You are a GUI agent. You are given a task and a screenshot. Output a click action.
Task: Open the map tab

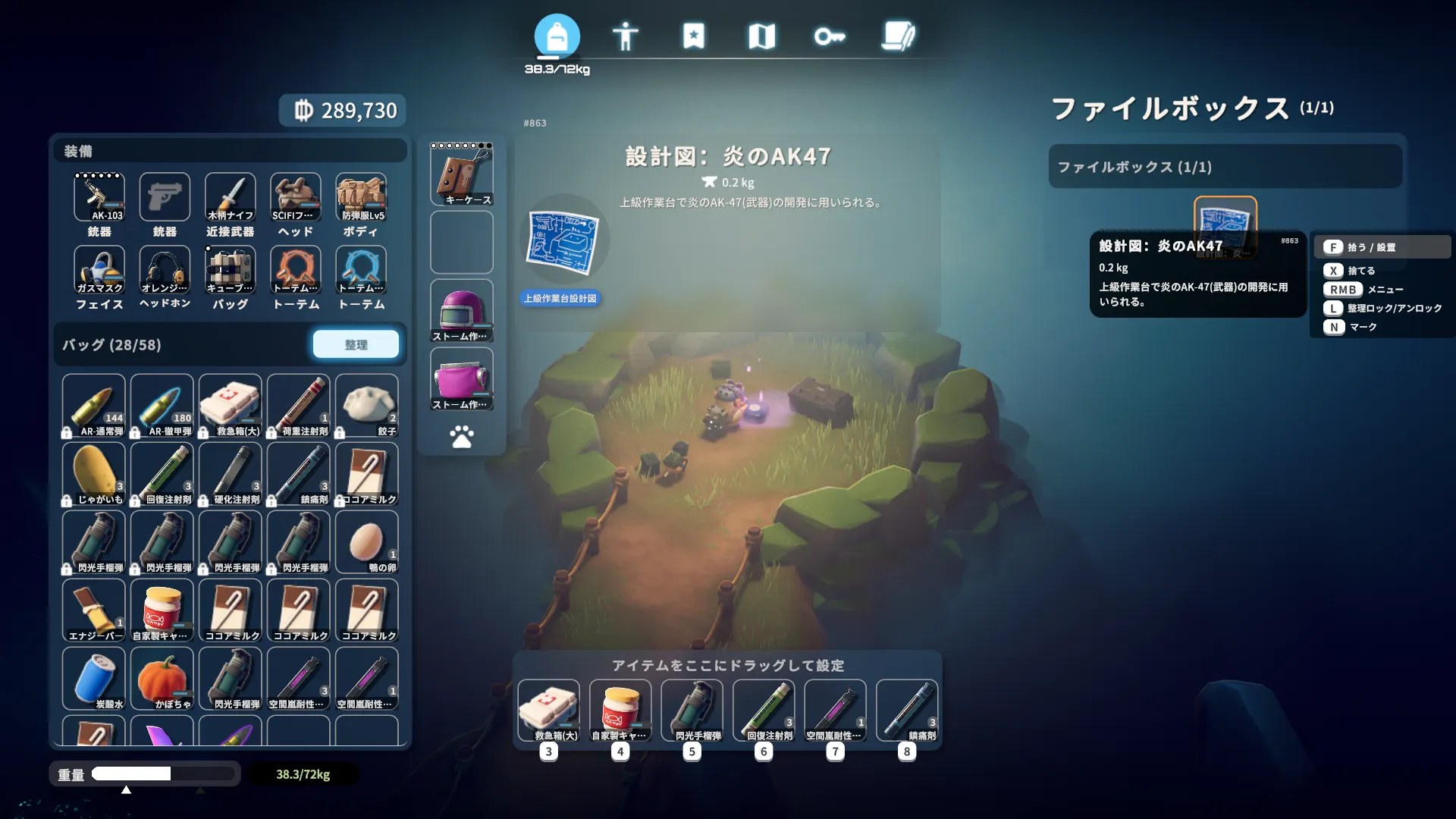point(761,36)
